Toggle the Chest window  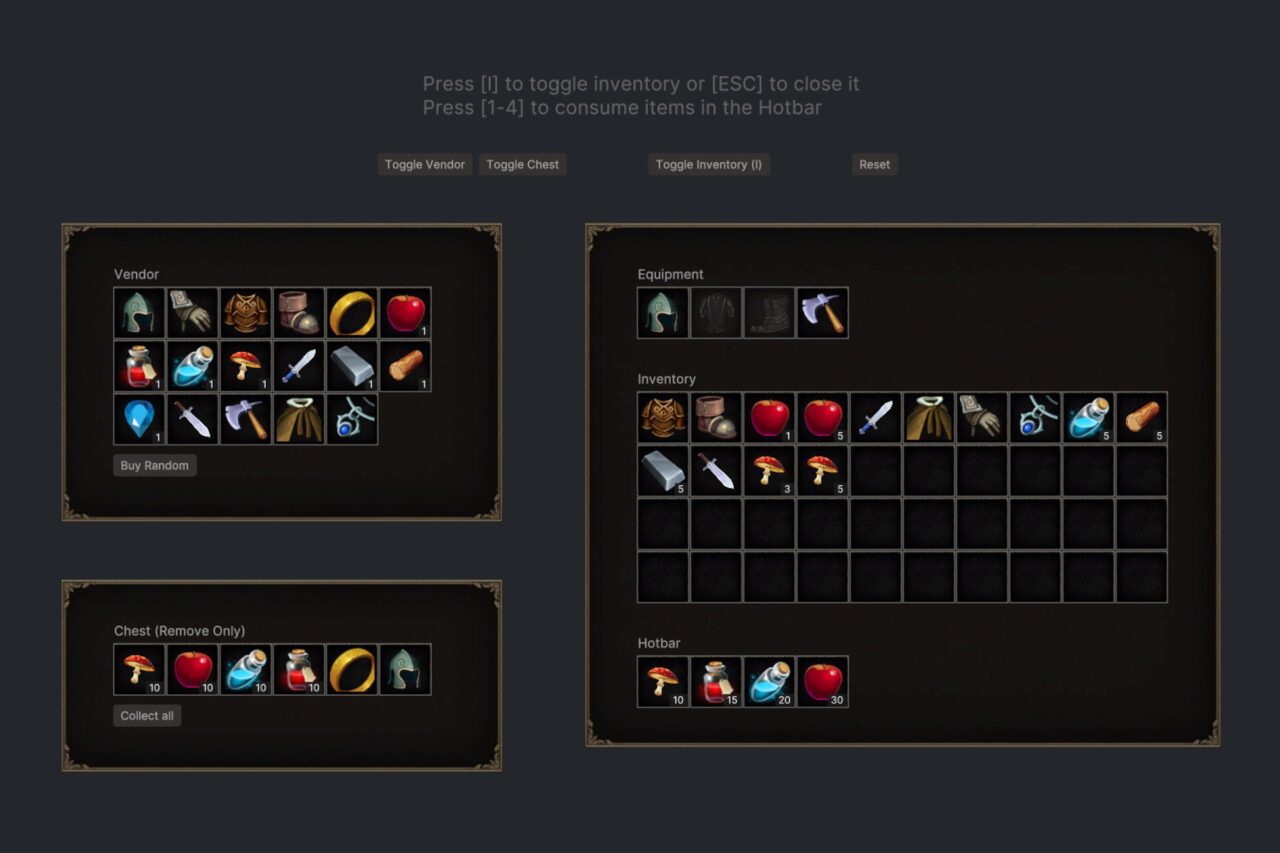point(522,164)
